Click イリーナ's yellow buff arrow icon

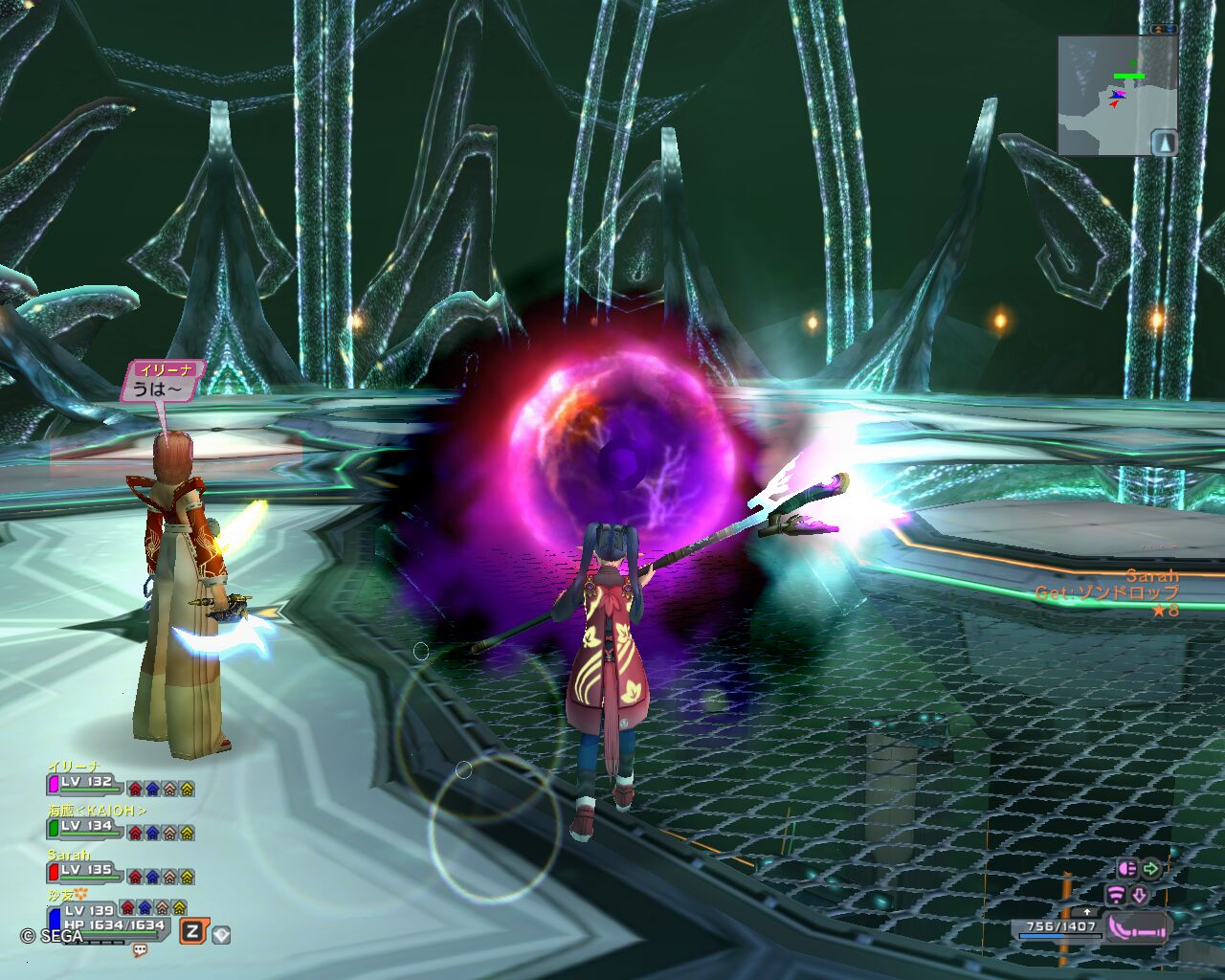point(187,789)
